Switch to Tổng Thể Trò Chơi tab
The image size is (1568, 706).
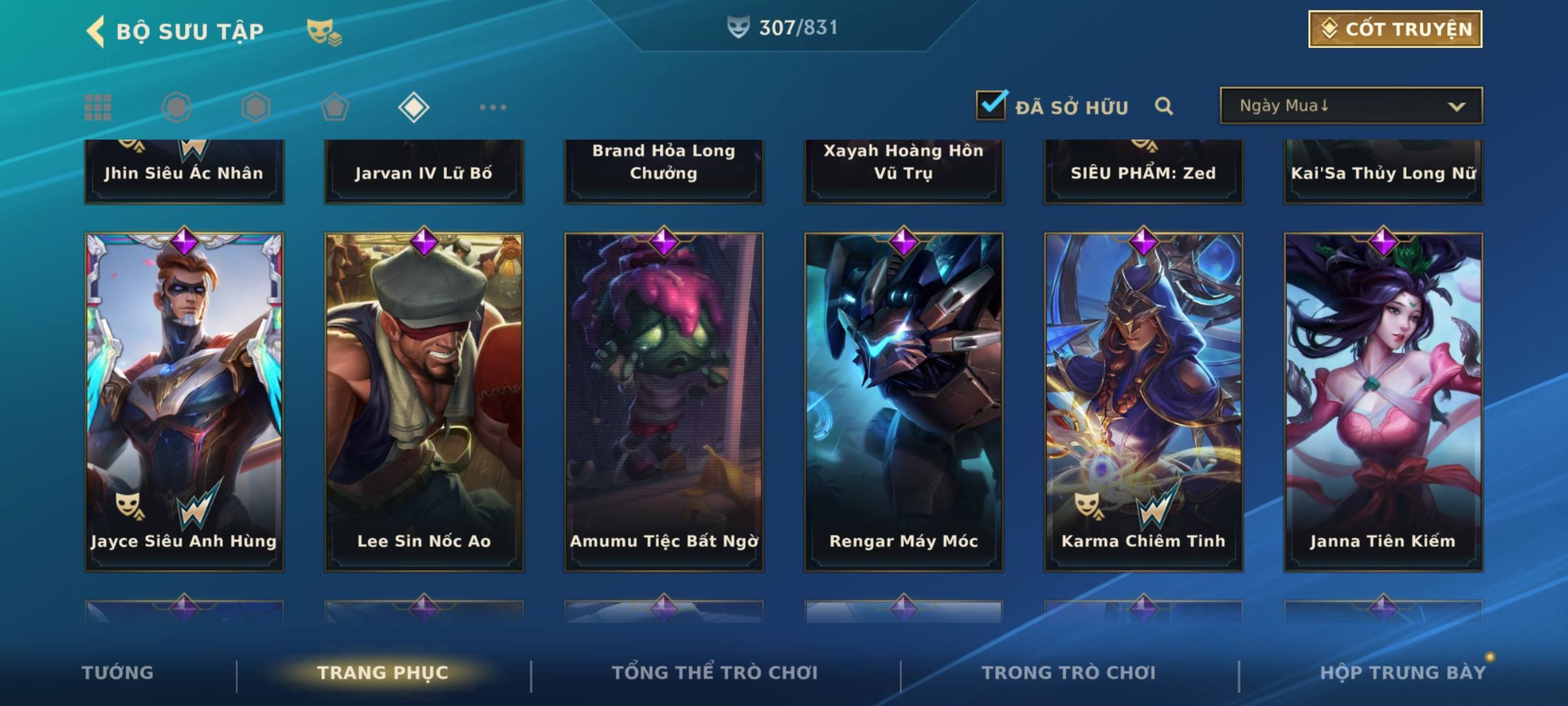click(714, 673)
